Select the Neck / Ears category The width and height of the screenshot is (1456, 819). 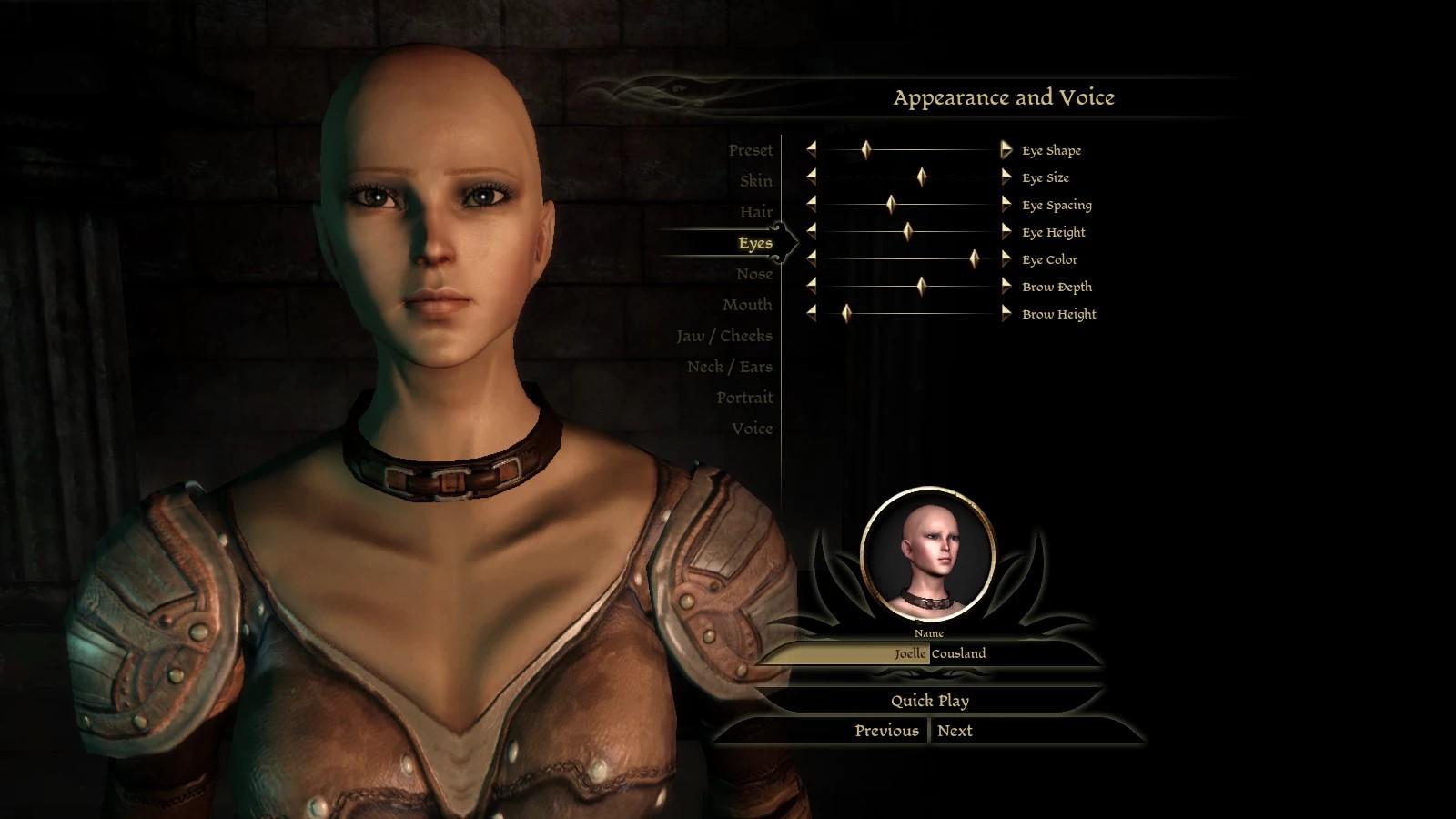pyautogui.click(x=730, y=367)
